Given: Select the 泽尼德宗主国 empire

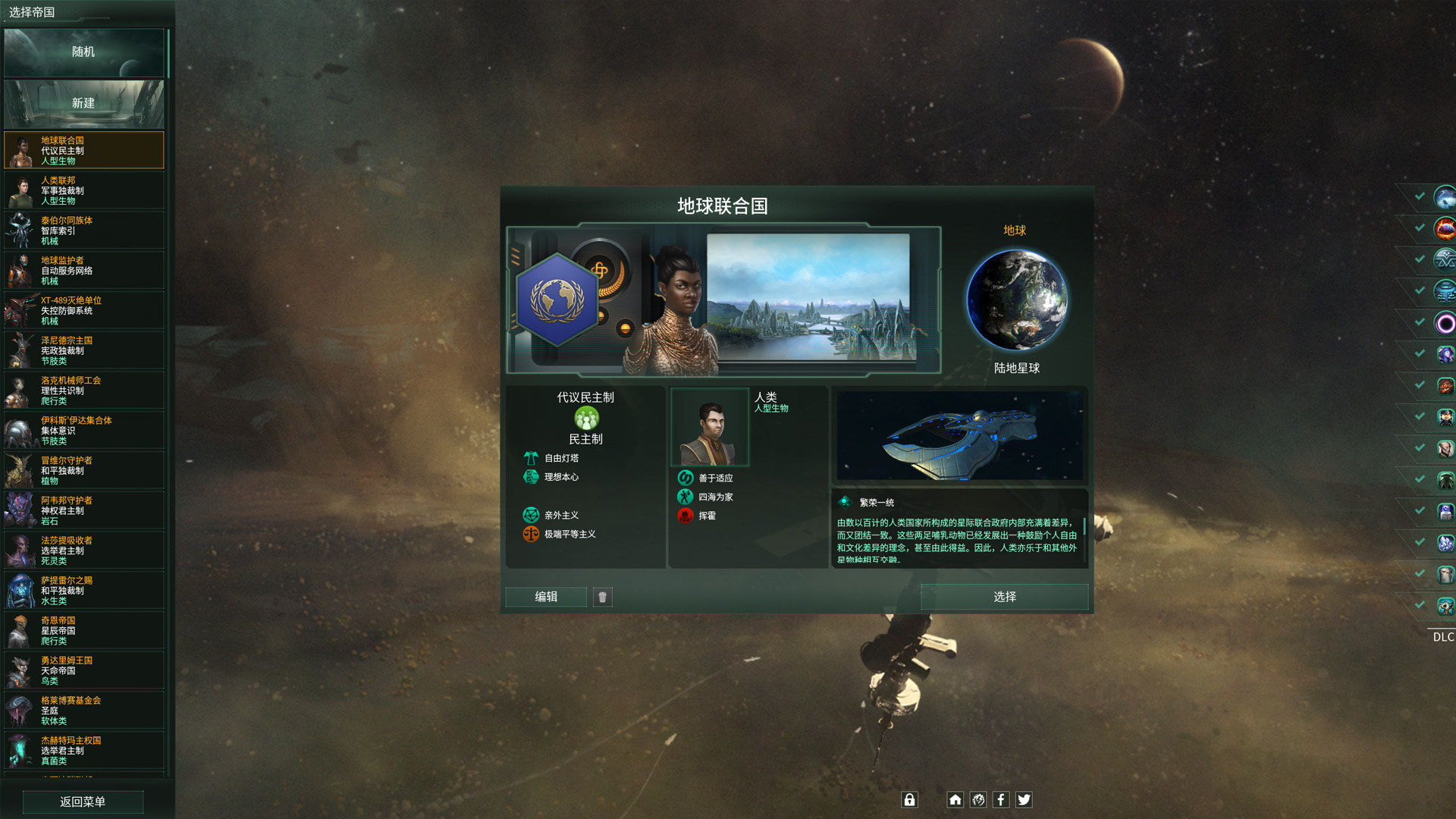Looking at the screenshot, I should [x=83, y=350].
